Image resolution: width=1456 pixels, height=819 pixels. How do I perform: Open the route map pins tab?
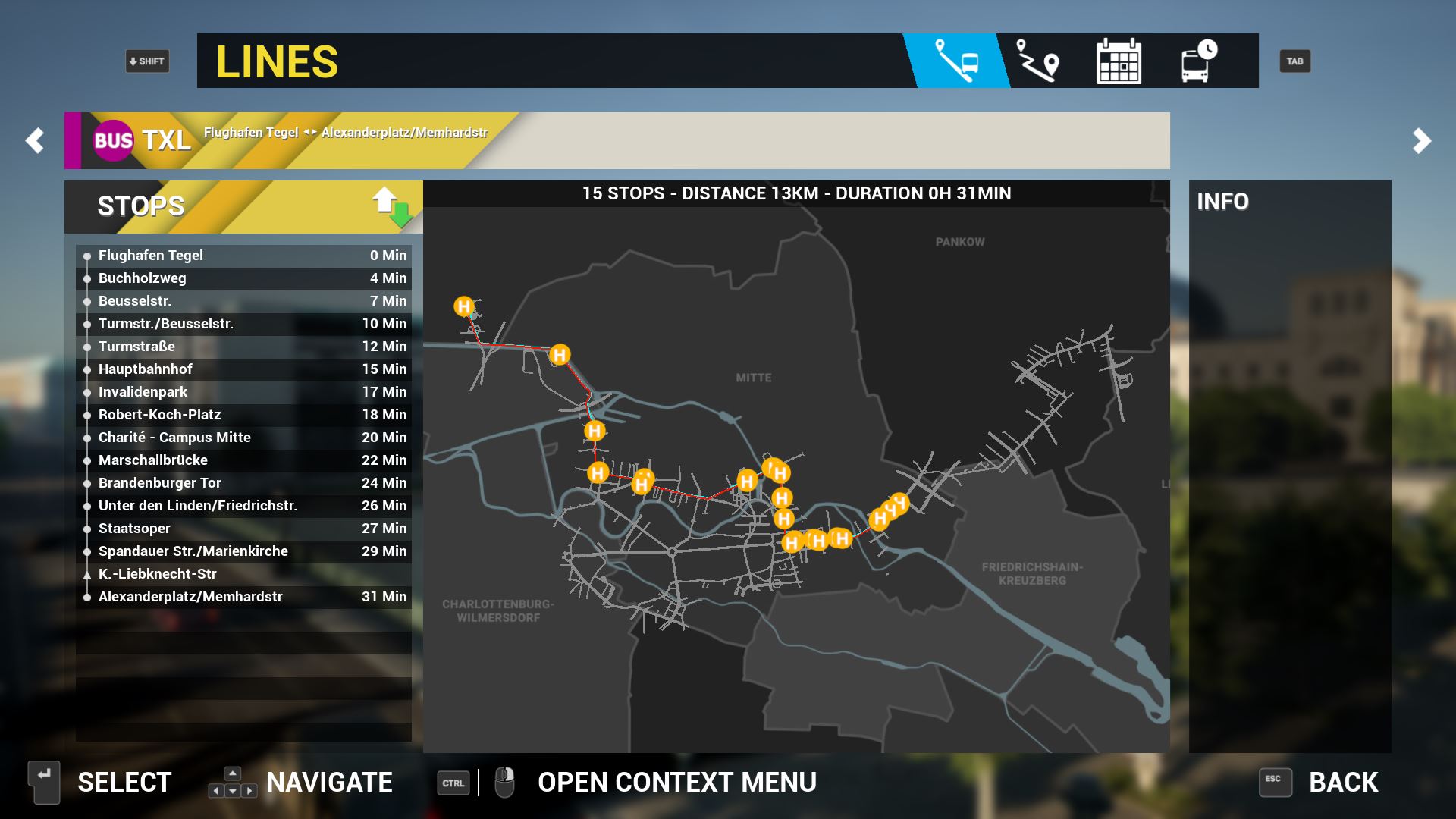click(1037, 61)
